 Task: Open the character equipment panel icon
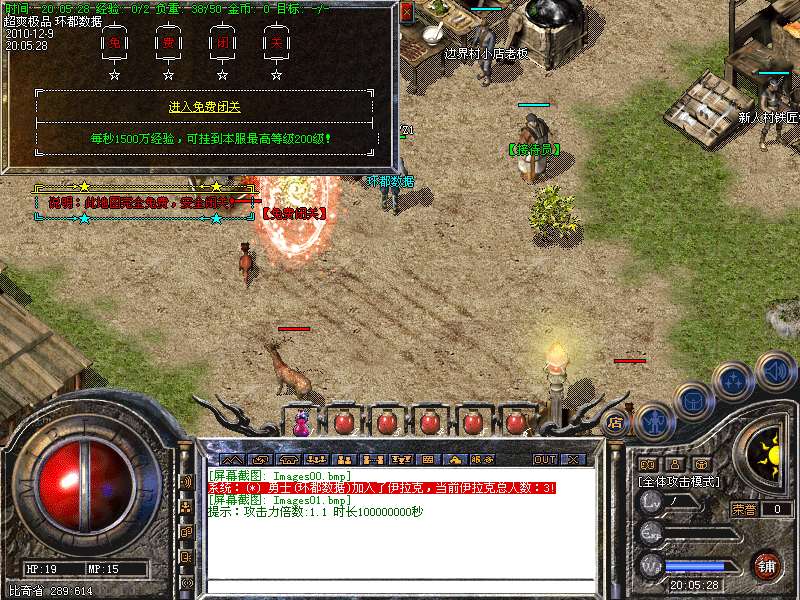pos(654,421)
